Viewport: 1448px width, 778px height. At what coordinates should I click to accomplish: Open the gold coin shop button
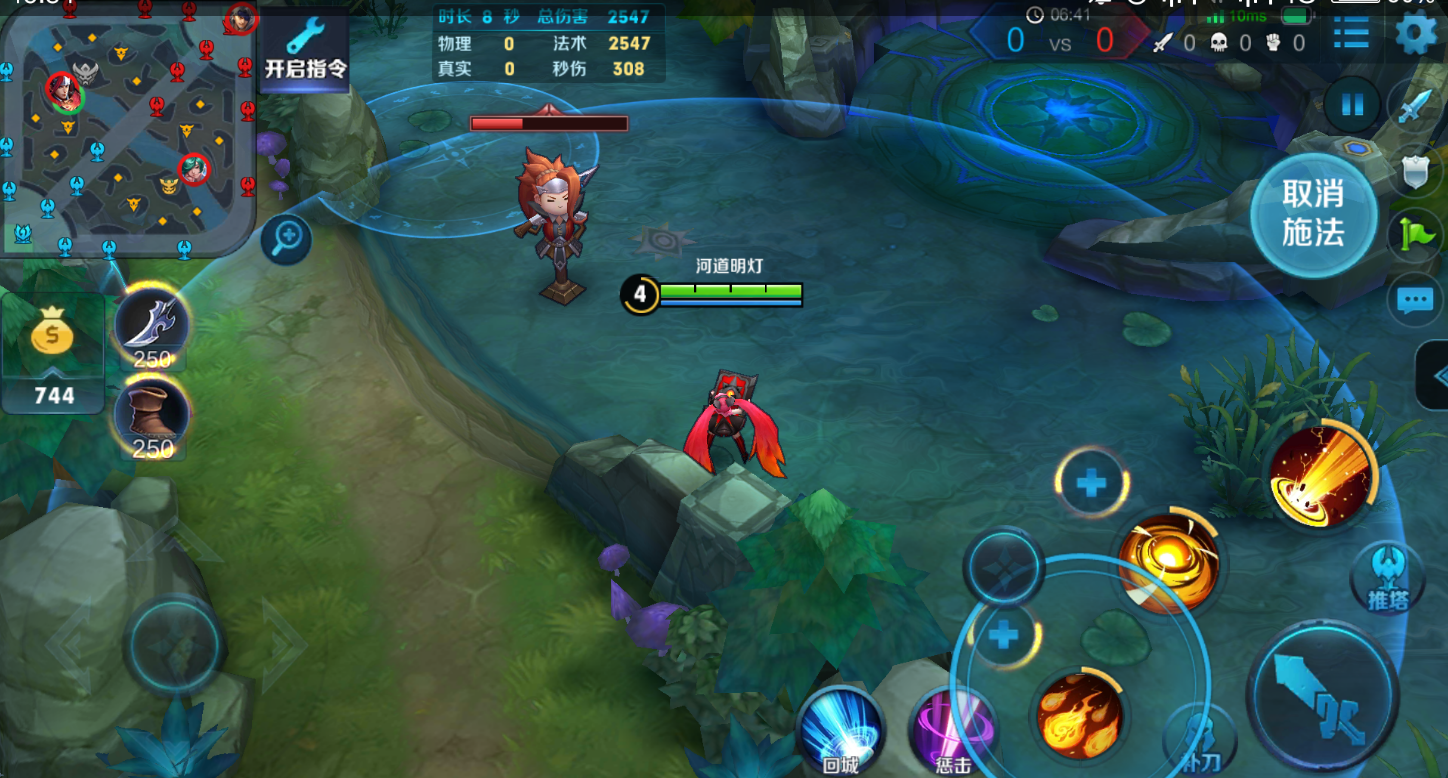53,353
